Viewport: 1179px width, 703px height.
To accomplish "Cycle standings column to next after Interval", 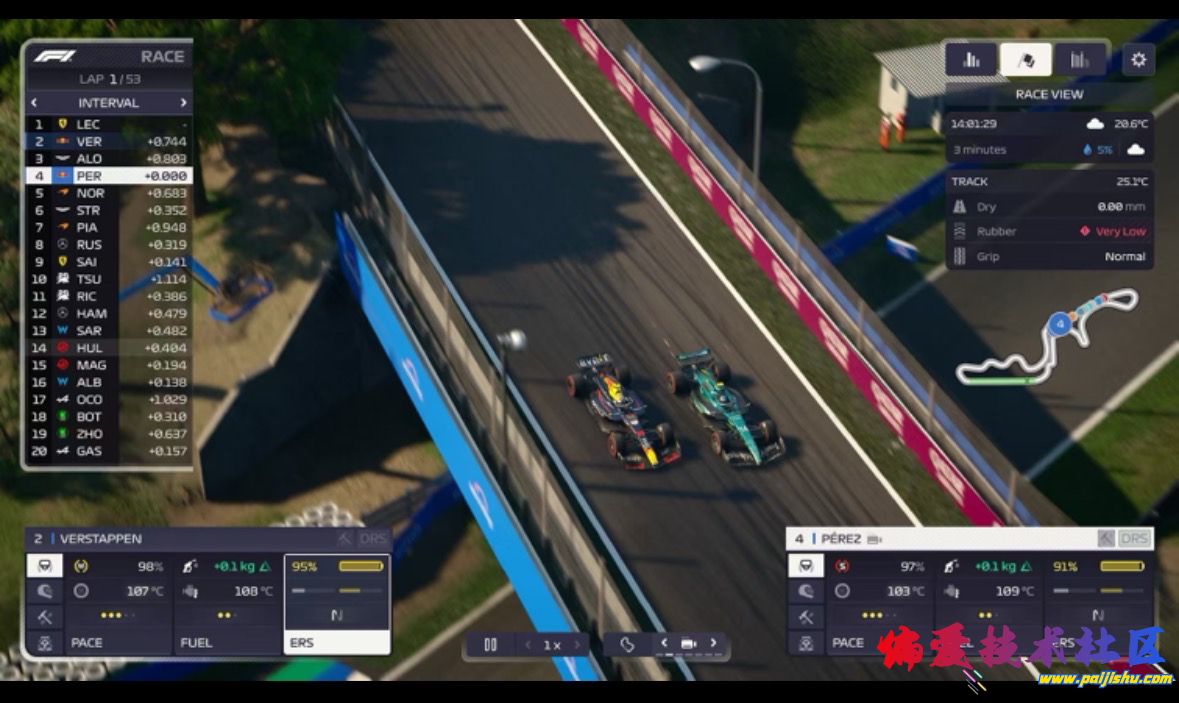I will tap(183, 102).
